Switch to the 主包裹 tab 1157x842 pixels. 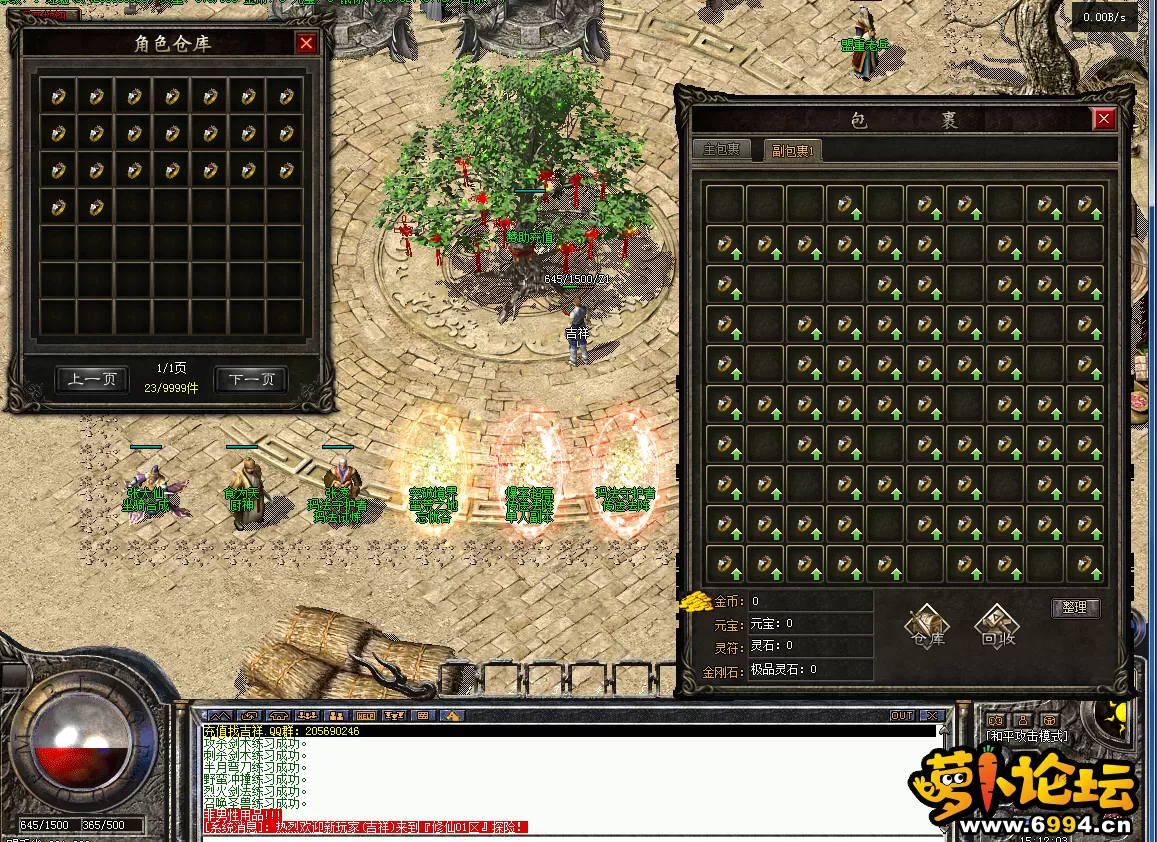[722, 150]
